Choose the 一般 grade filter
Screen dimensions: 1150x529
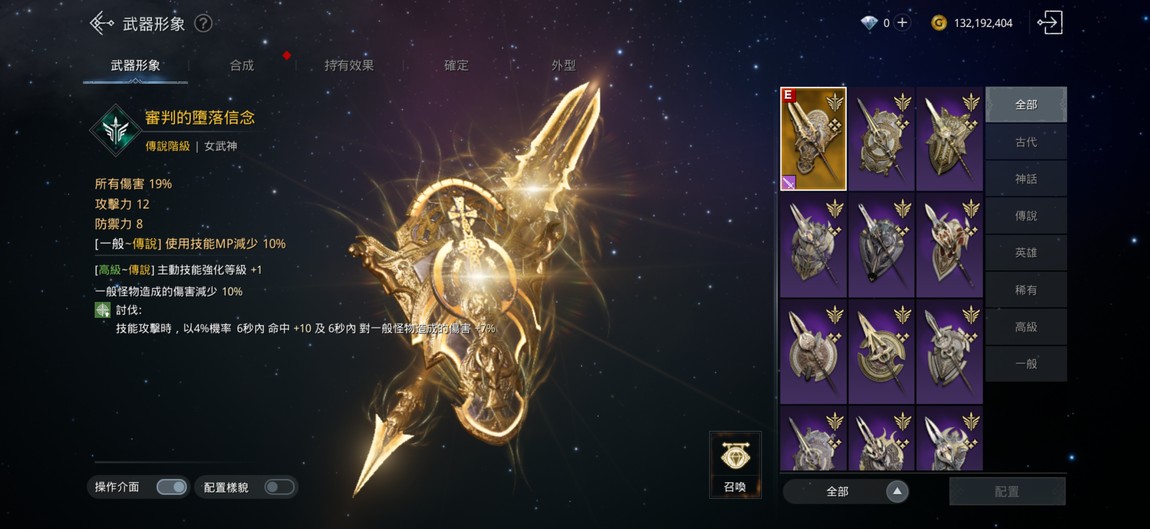[1026, 364]
